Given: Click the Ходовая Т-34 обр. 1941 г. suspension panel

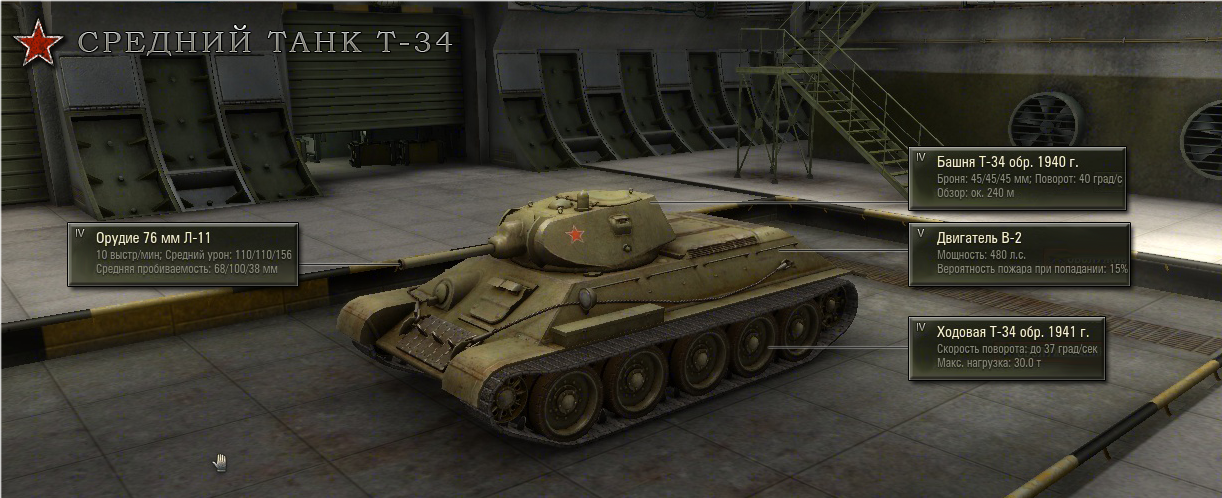Looking at the screenshot, I should 1006,347.
